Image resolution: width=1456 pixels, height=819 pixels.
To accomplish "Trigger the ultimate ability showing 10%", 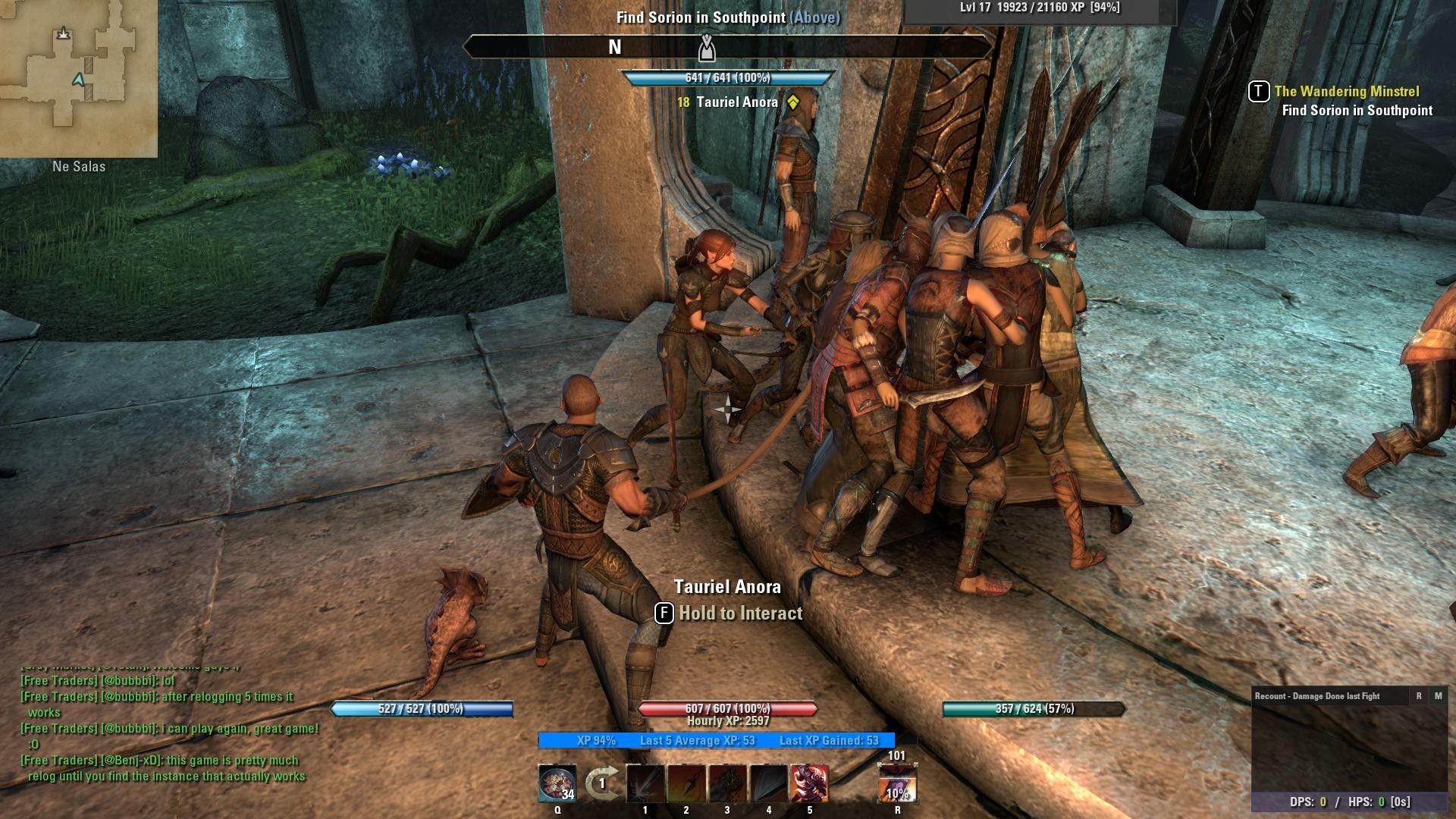I will tap(897, 784).
